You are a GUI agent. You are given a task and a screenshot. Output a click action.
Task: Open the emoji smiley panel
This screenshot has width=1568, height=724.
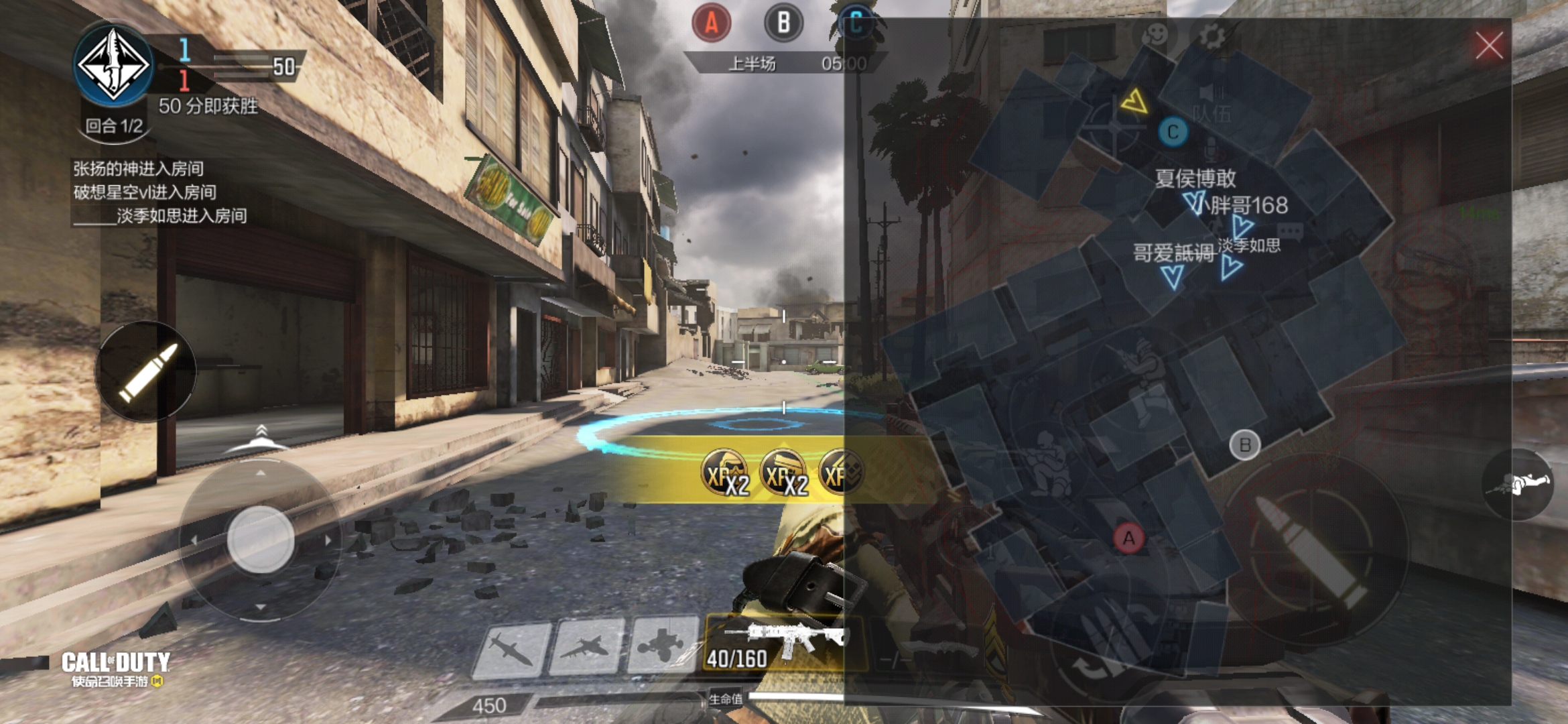1155,35
